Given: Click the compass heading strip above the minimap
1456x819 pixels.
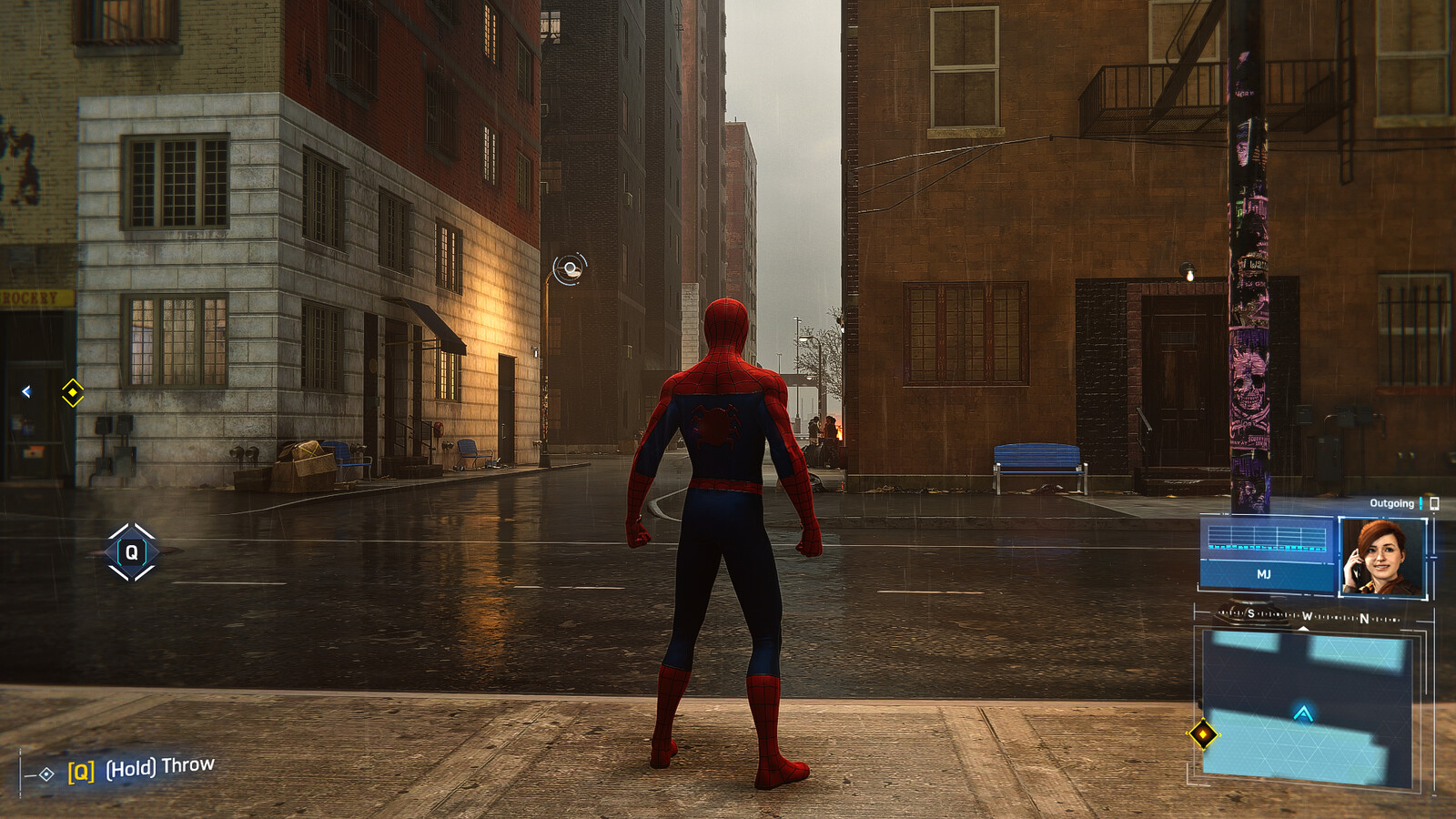Looking at the screenshot, I should coord(1308,617).
